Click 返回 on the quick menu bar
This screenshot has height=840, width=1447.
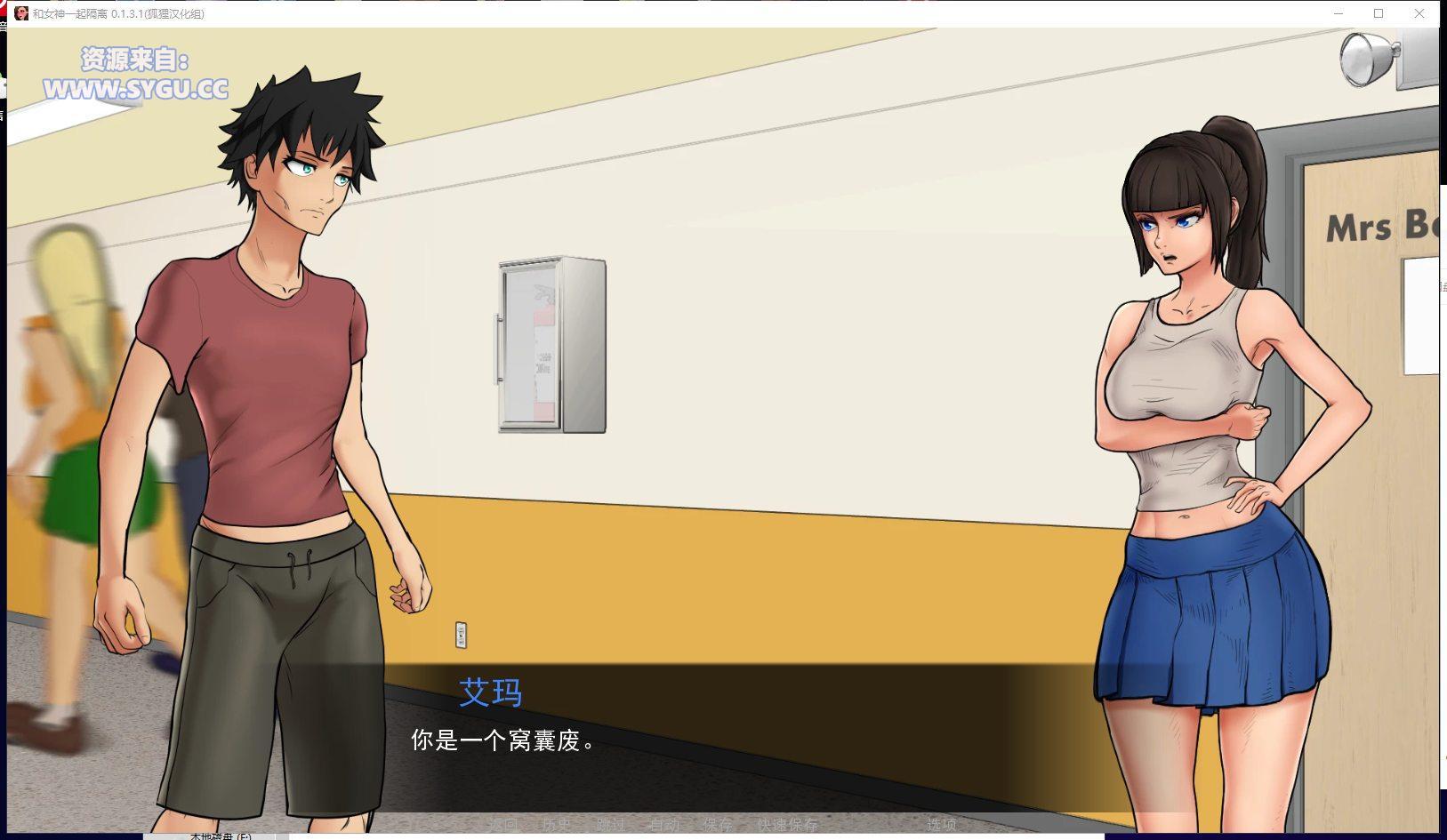click(x=503, y=824)
